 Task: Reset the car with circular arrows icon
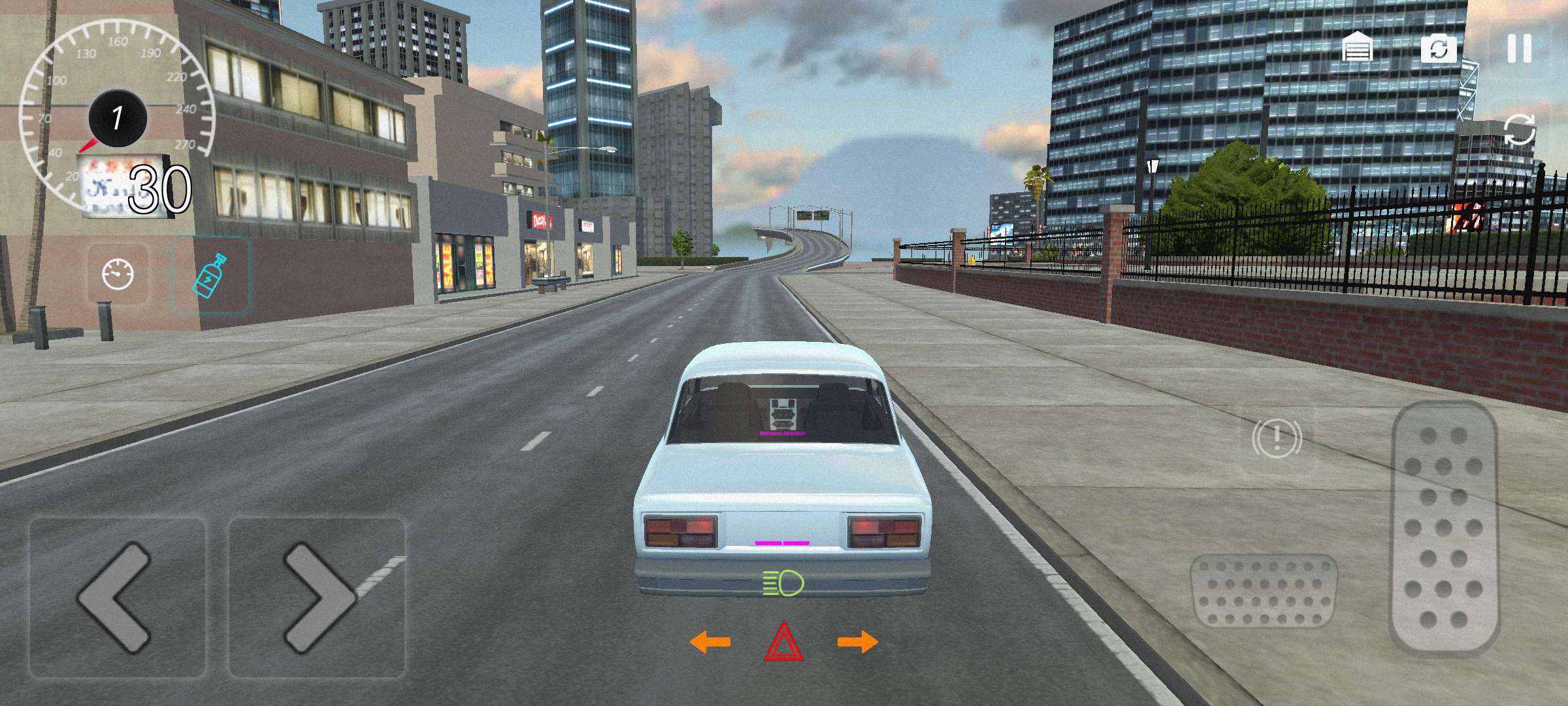click(x=1520, y=129)
